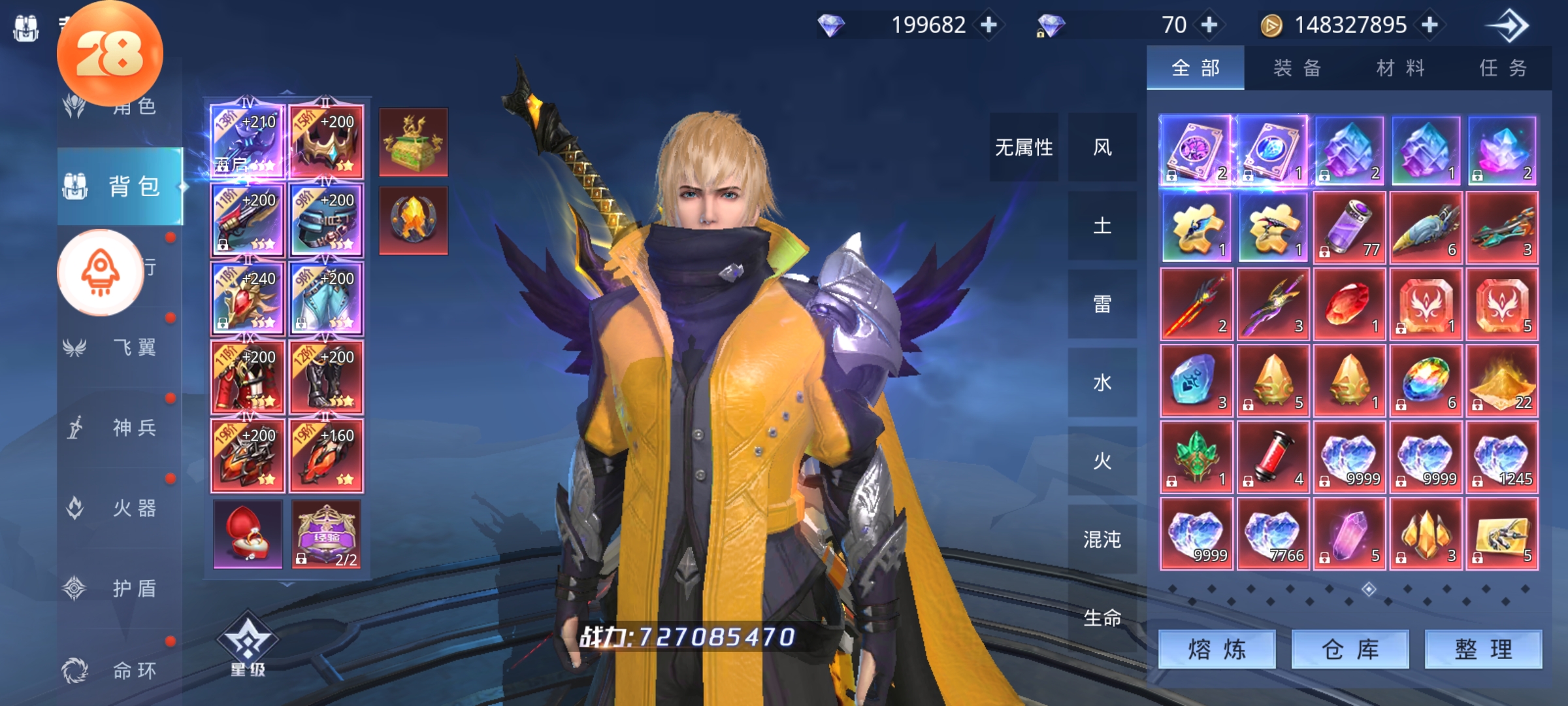The height and width of the screenshot is (706, 1568).
Task: Pick the 雷 thunder attribute
Action: (x=1102, y=304)
